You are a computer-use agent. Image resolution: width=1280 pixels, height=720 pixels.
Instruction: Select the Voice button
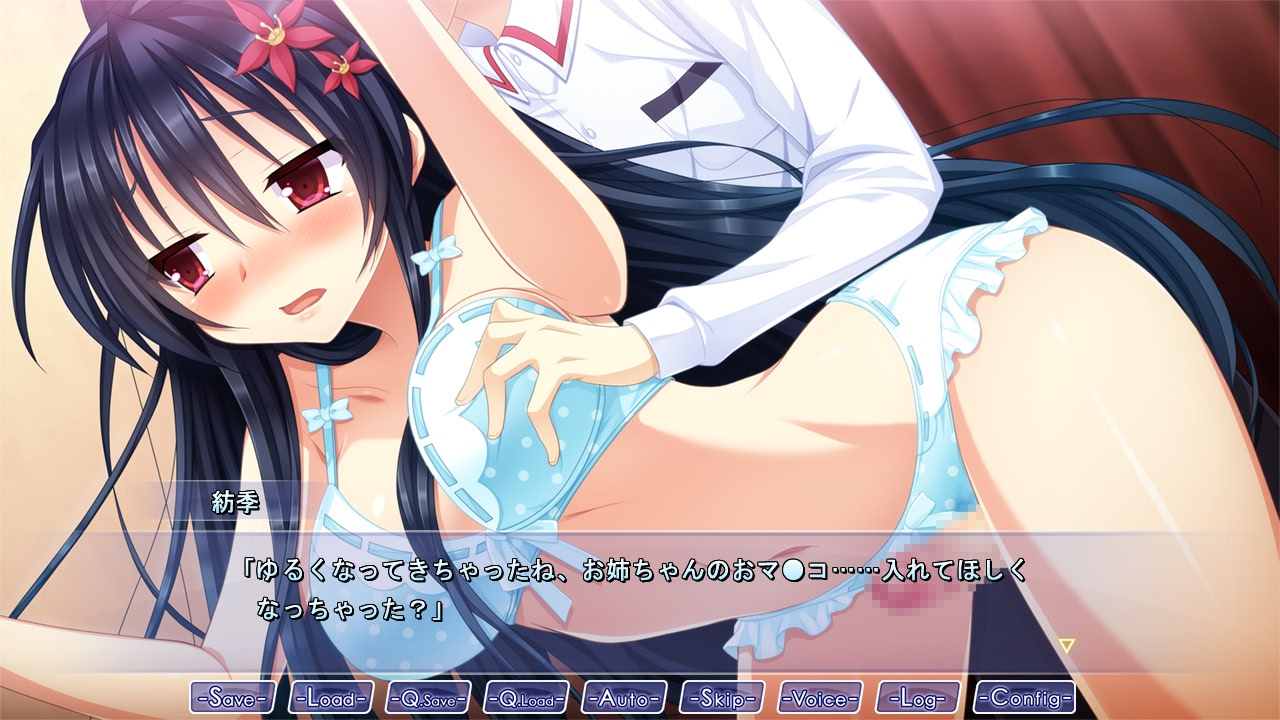click(x=820, y=697)
